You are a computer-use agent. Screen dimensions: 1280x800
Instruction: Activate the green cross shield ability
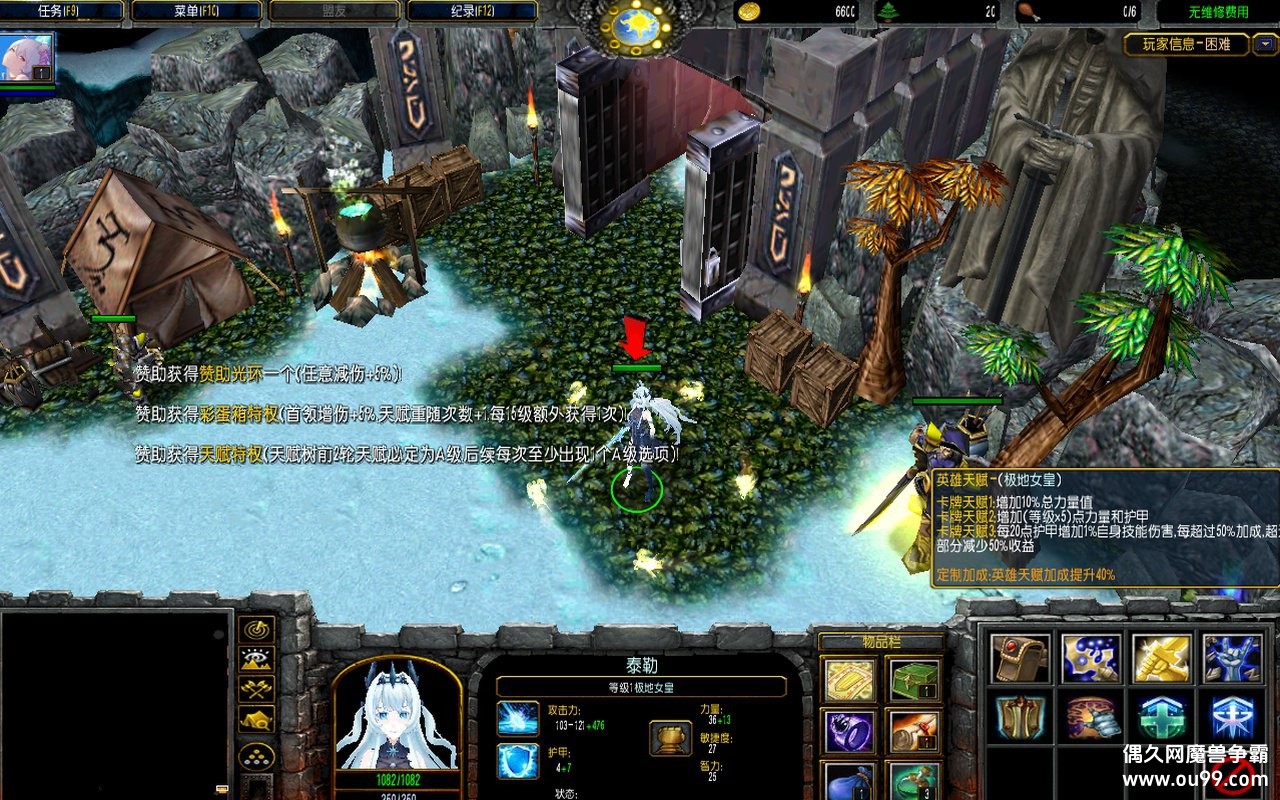coord(1161,717)
